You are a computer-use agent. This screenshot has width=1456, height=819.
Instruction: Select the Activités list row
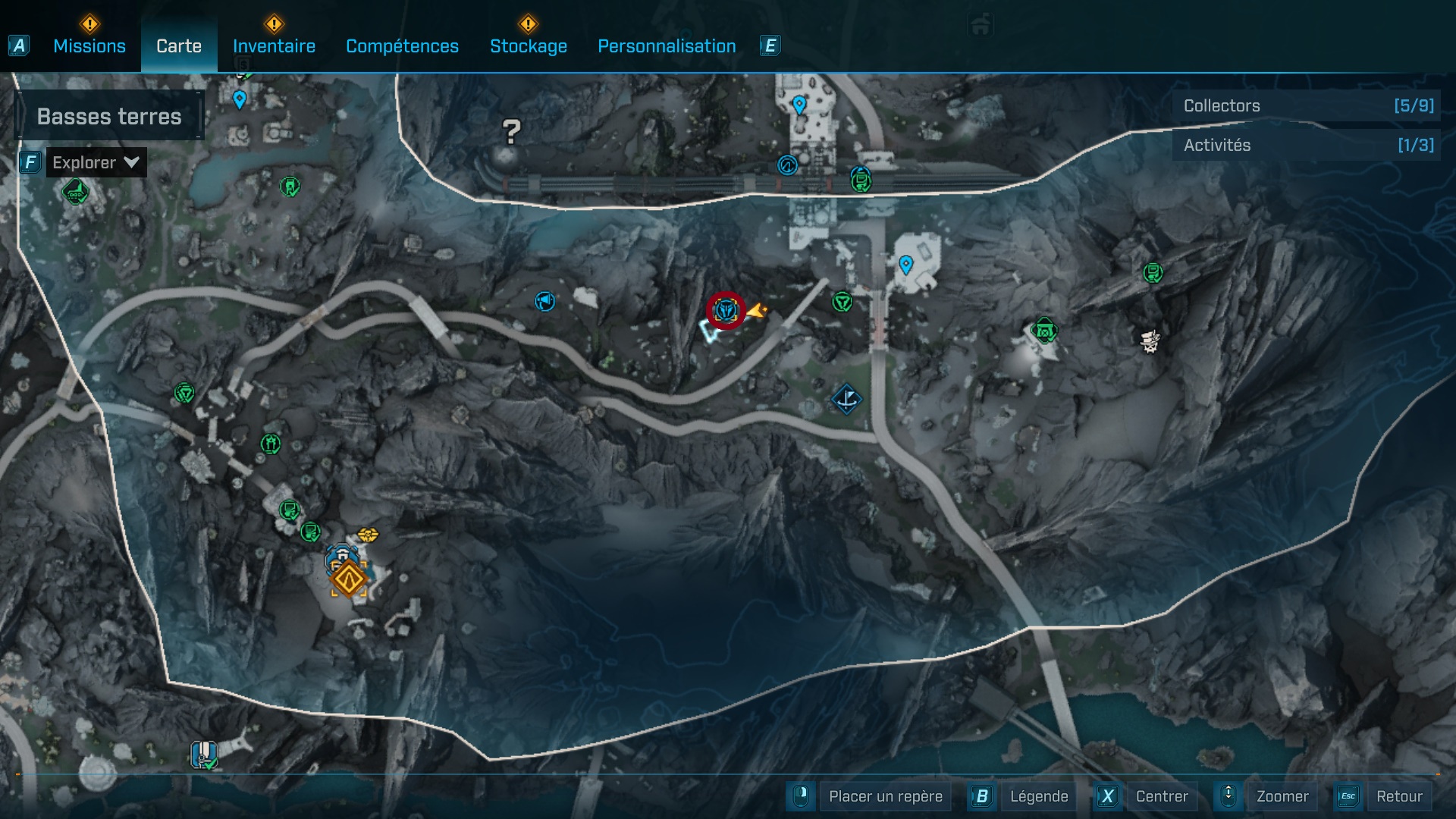tap(1307, 145)
